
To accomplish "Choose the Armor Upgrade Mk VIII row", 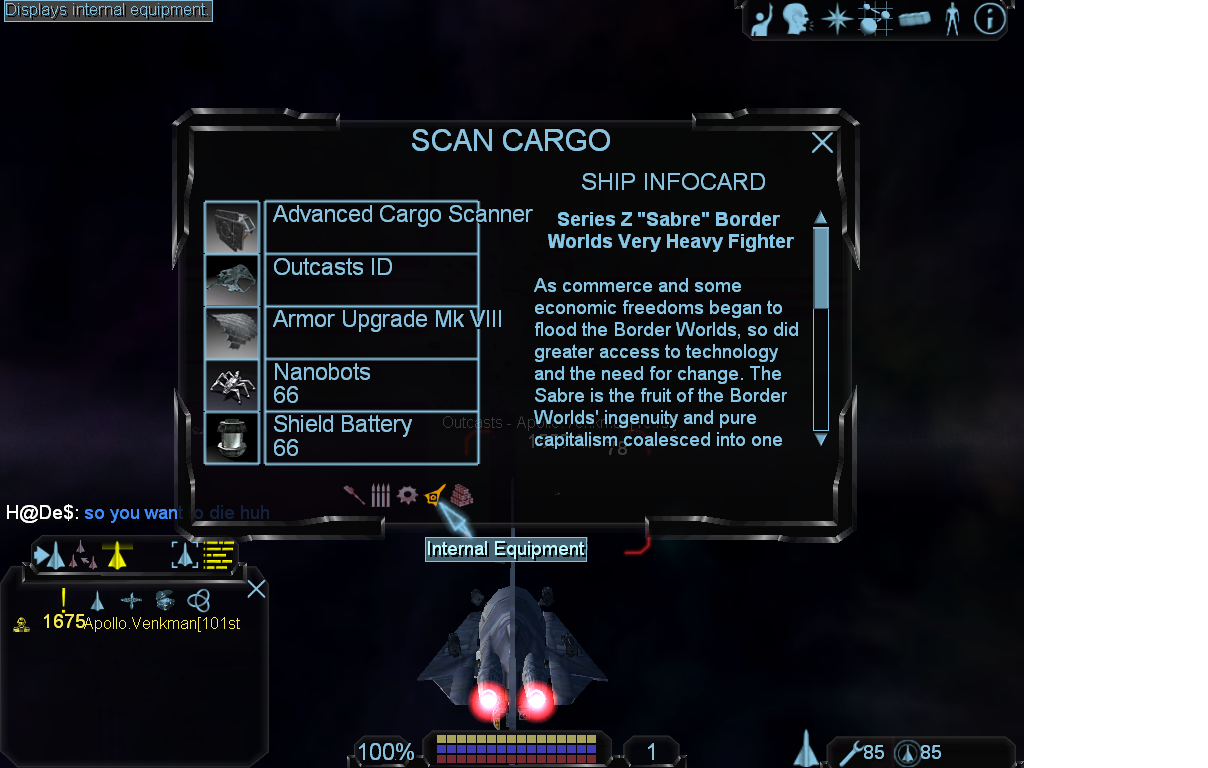I will pos(370,332).
